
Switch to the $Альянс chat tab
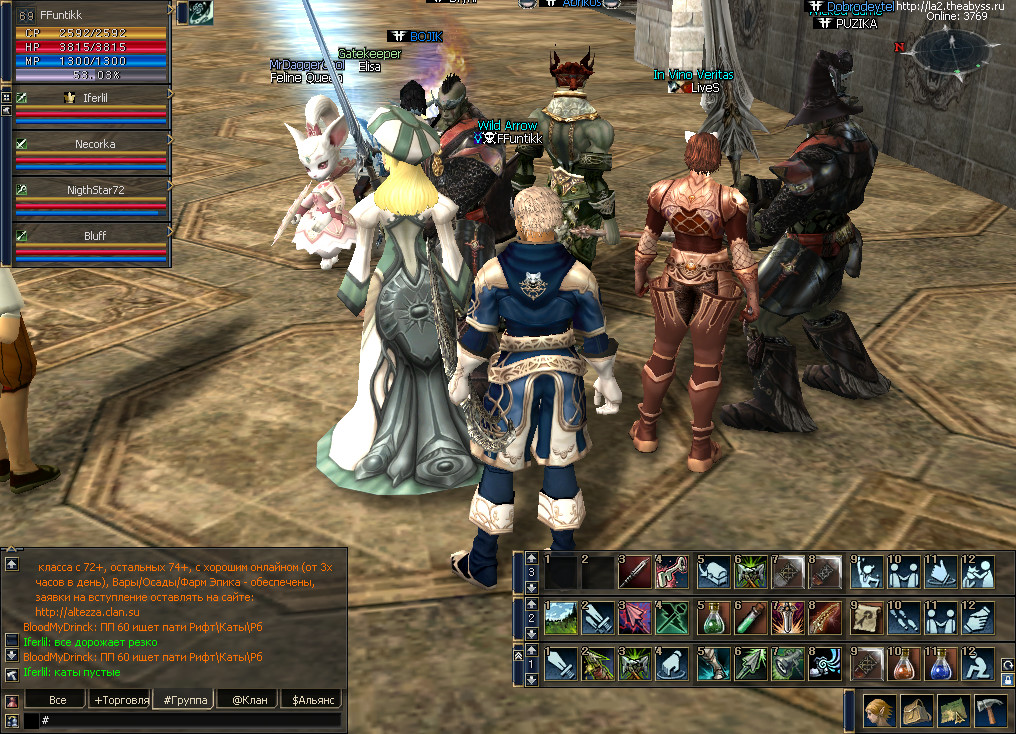[311, 700]
